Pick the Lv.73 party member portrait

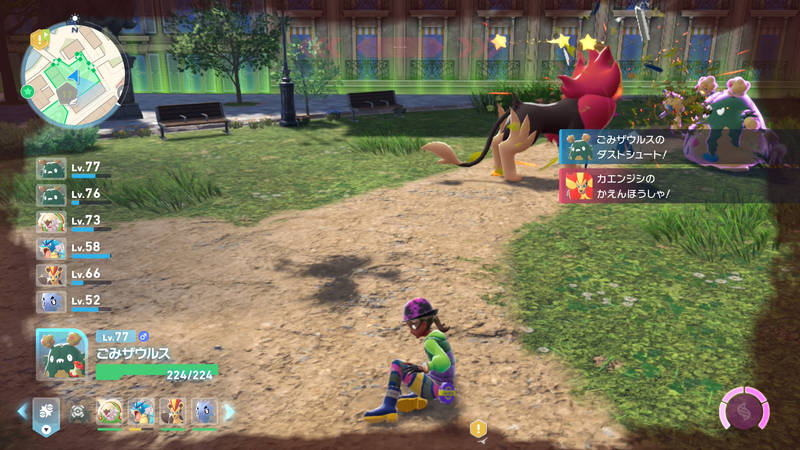click(51, 221)
